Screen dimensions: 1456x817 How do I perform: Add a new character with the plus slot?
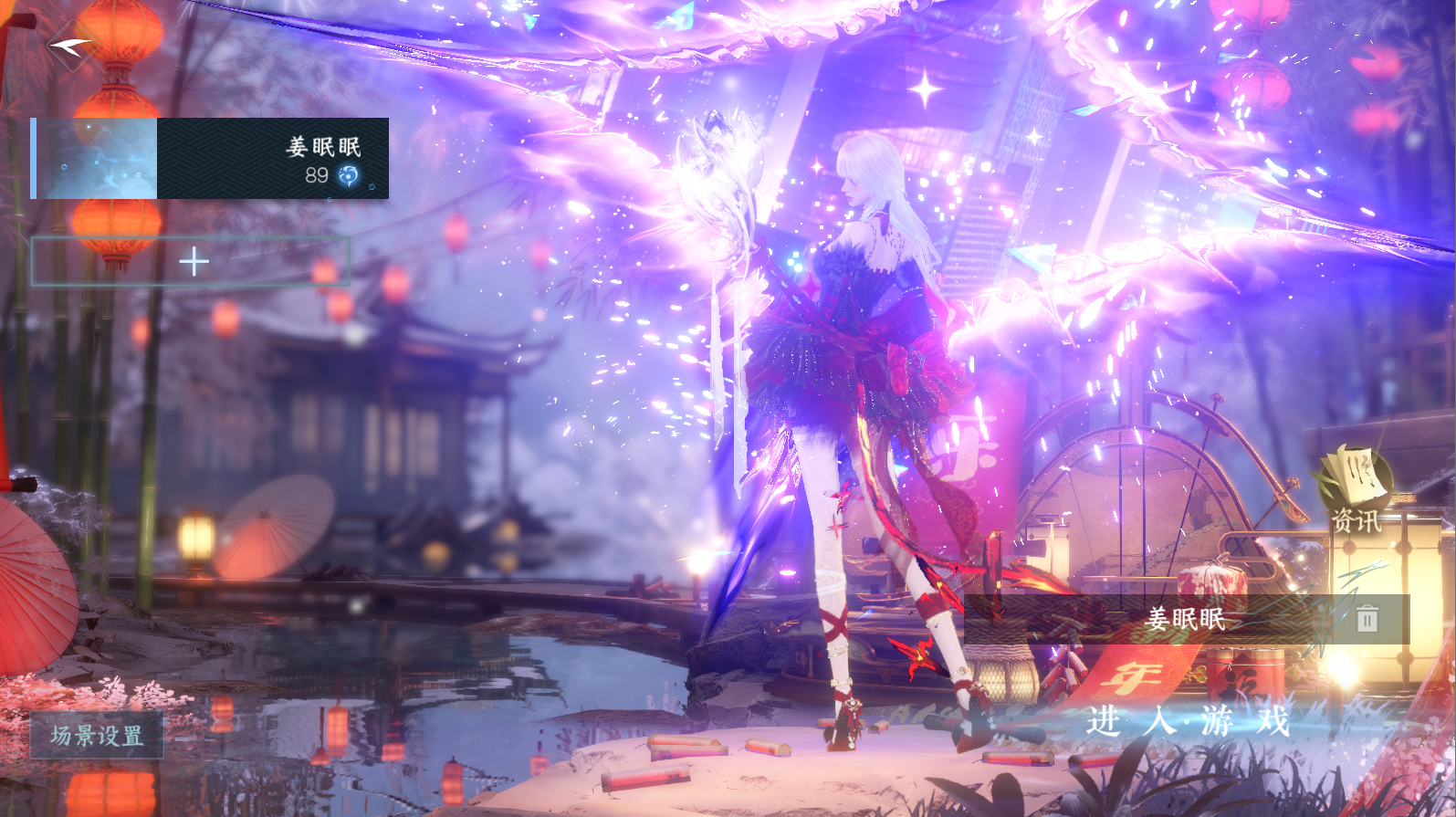[x=192, y=262]
